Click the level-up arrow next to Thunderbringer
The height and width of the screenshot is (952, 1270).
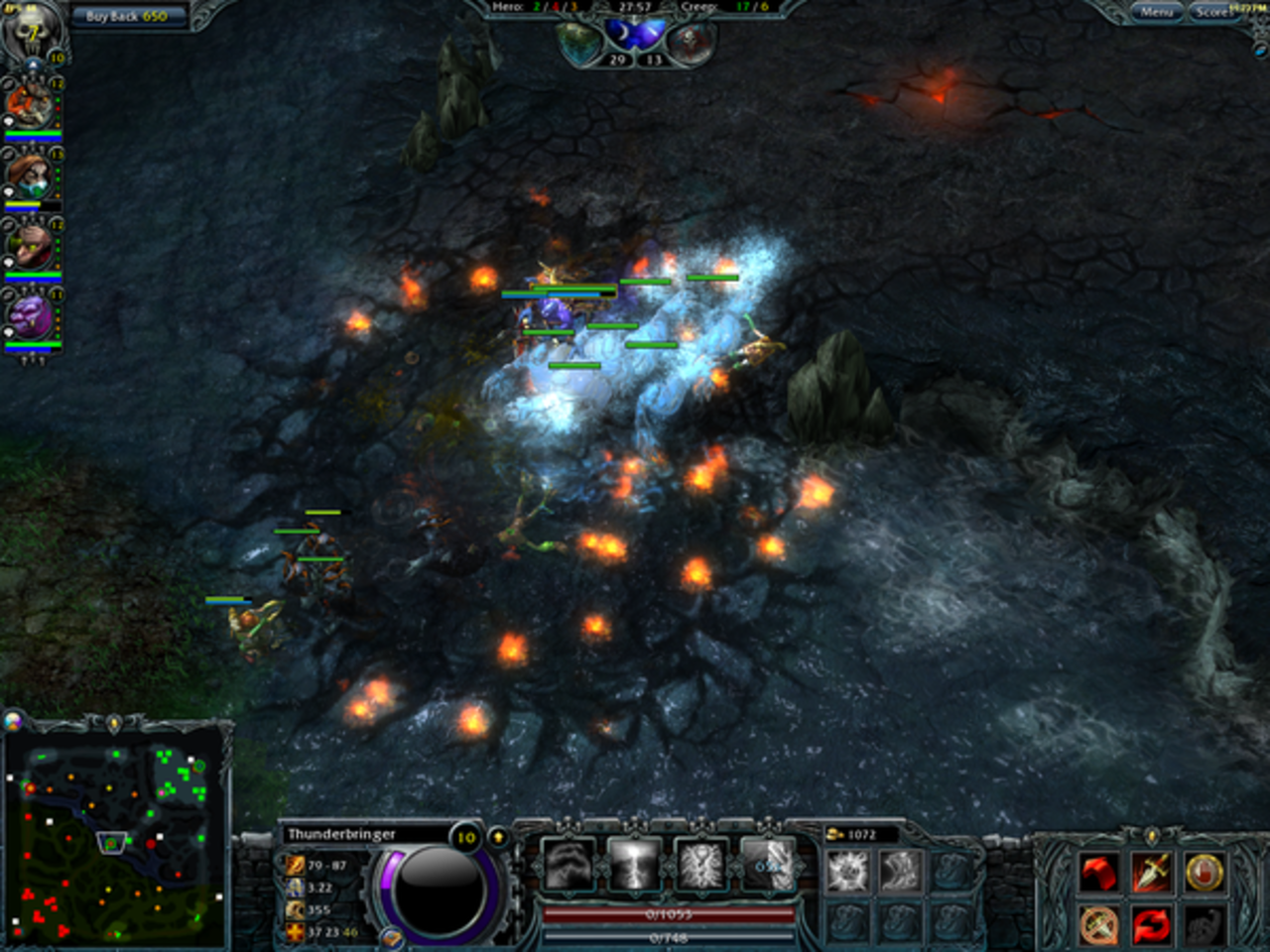pyautogui.click(x=497, y=836)
